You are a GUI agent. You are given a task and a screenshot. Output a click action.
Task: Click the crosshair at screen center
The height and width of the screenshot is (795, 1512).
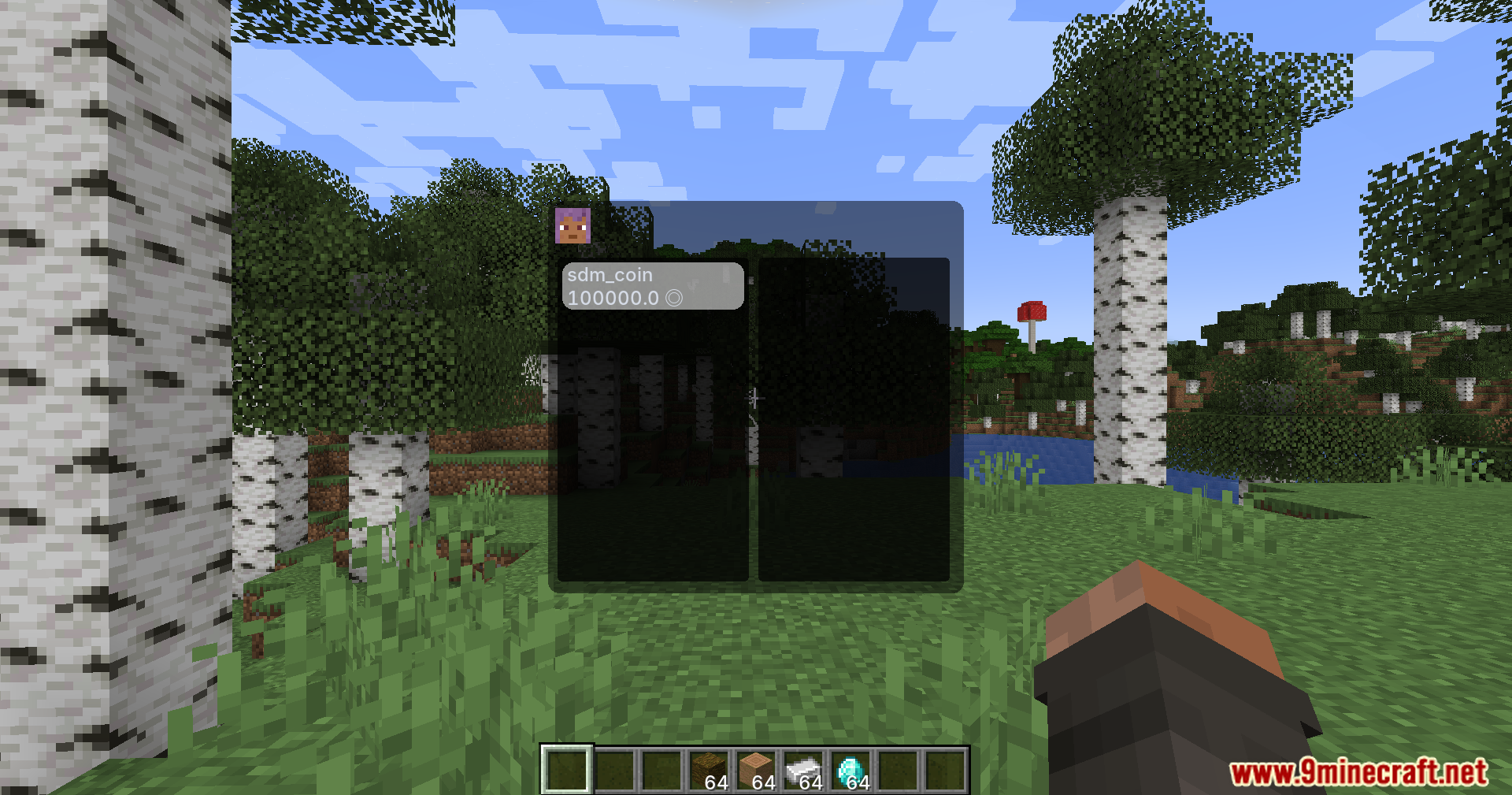(756, 398)
